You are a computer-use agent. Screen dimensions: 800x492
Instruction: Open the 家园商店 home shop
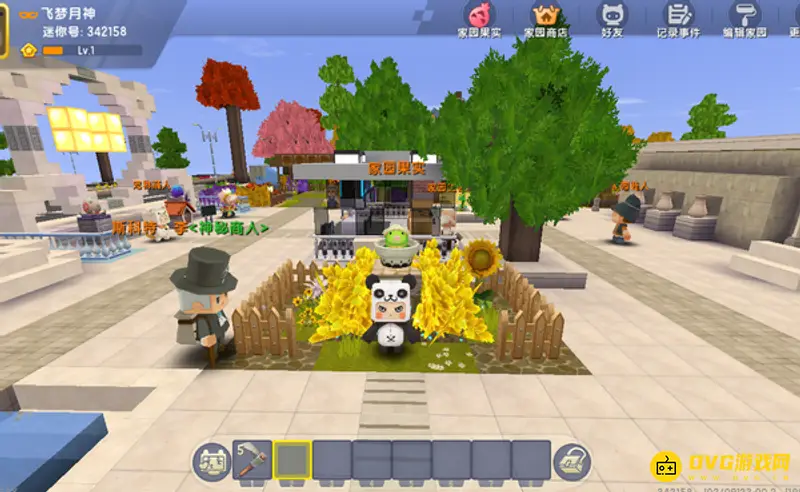pos(546,17)
